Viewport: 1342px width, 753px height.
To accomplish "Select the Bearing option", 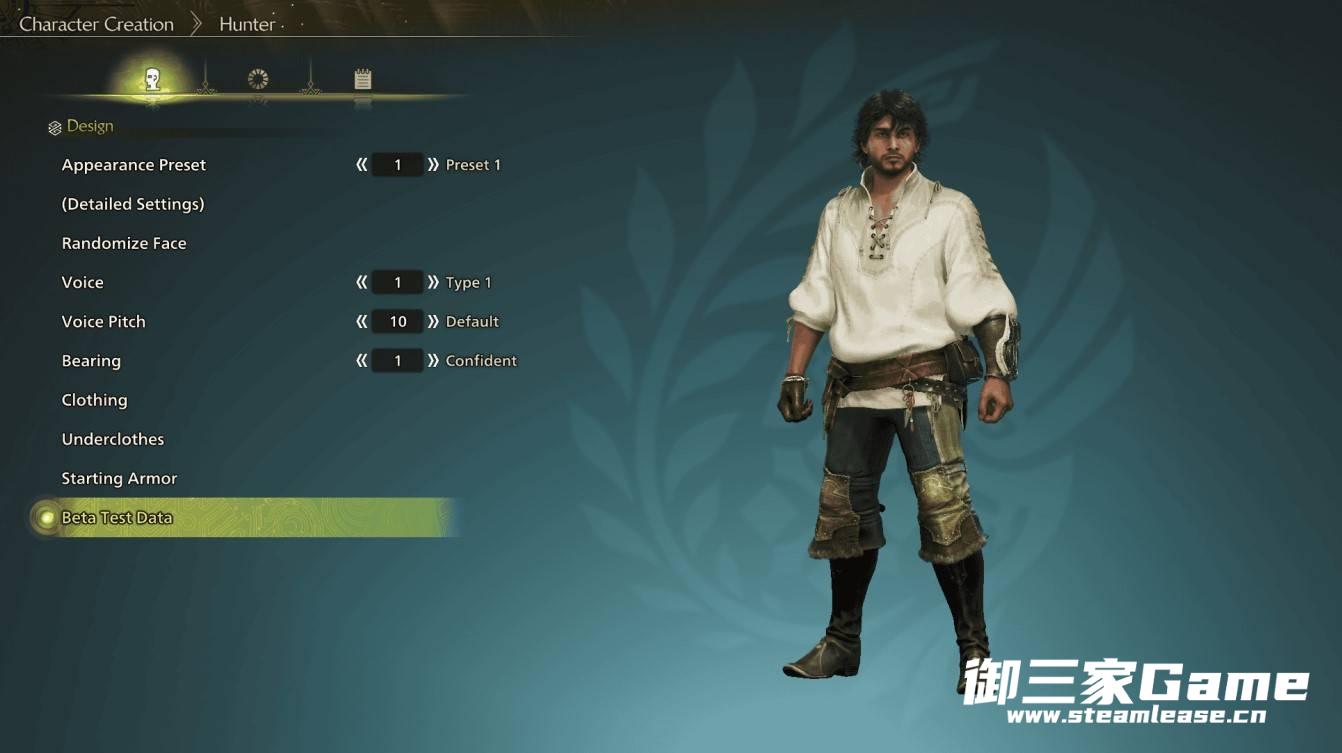I will click(91, 360).
